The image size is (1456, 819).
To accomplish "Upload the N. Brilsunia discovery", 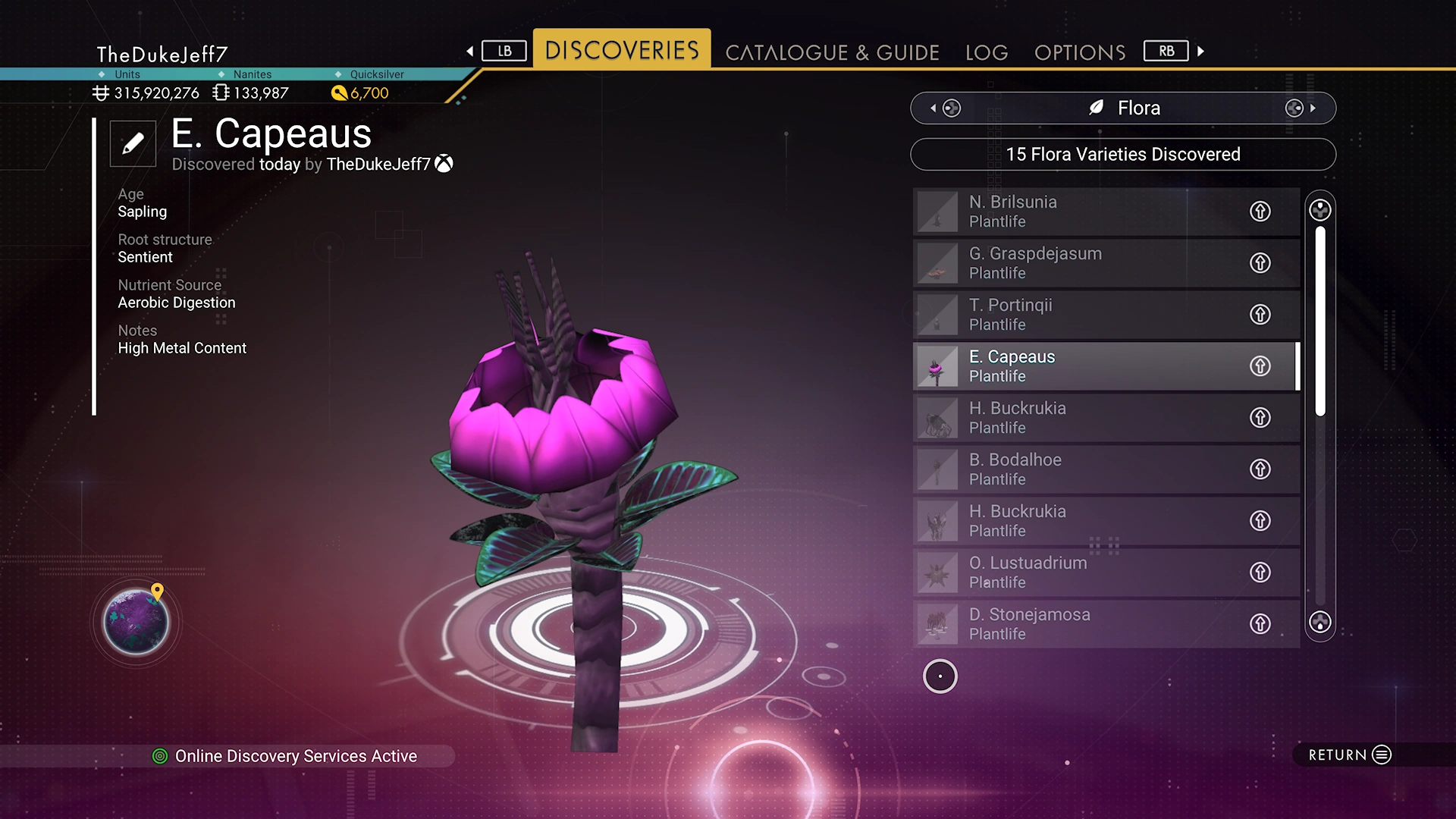I will pyautogui.click(x=1260, y=212).
